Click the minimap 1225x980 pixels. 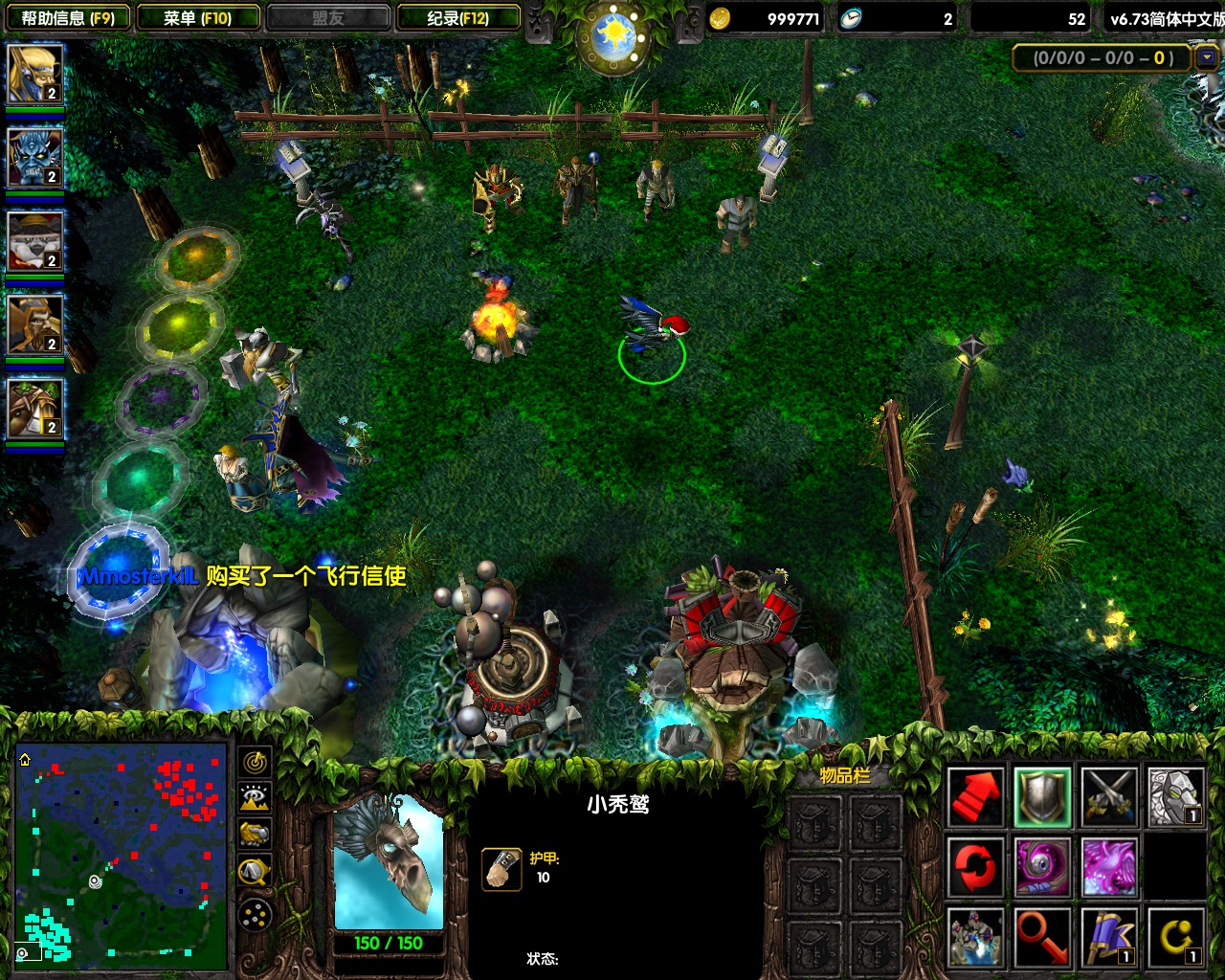[122, 855]
